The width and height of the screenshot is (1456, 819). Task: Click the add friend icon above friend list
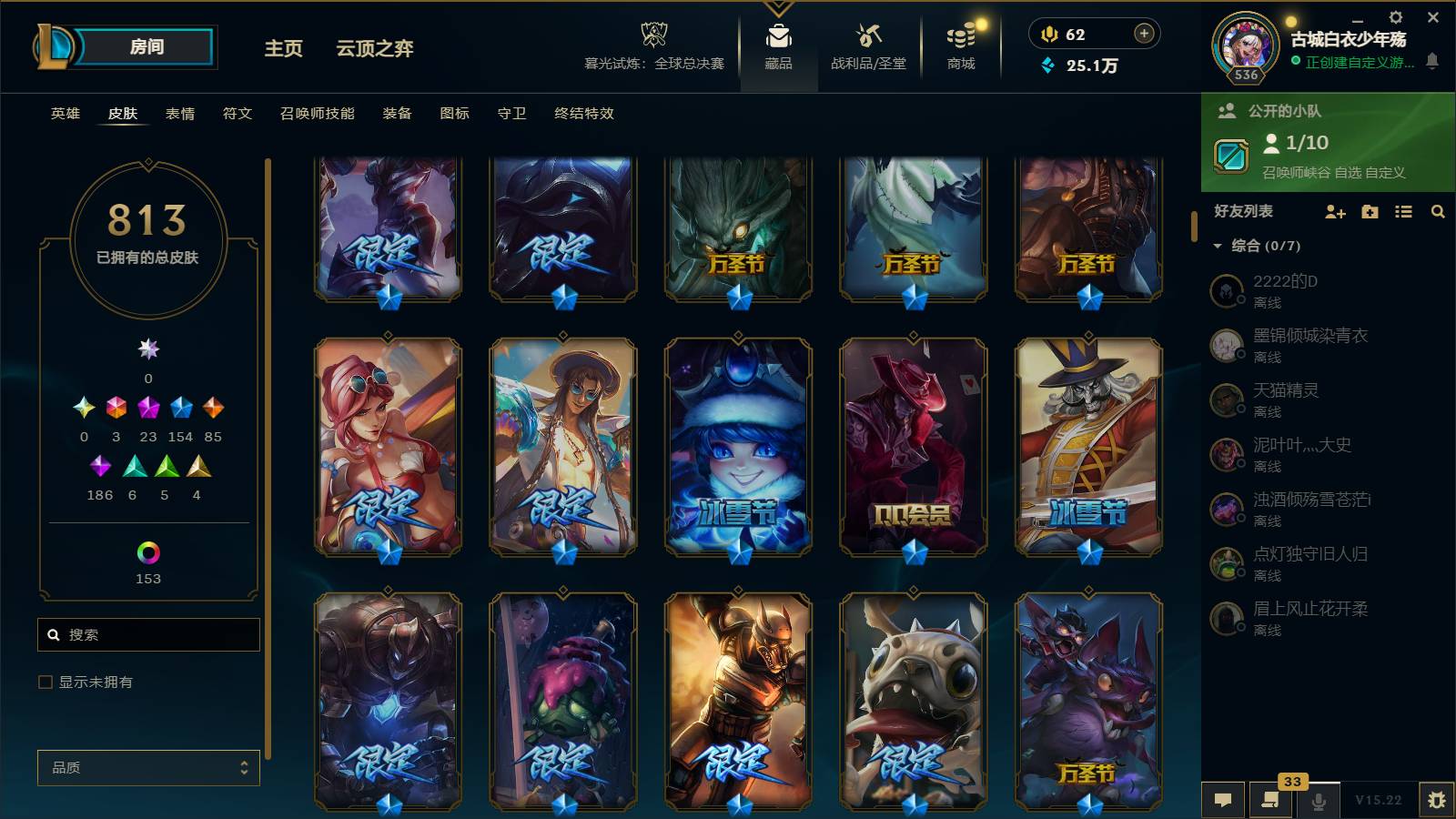[x=1334, y=212]
